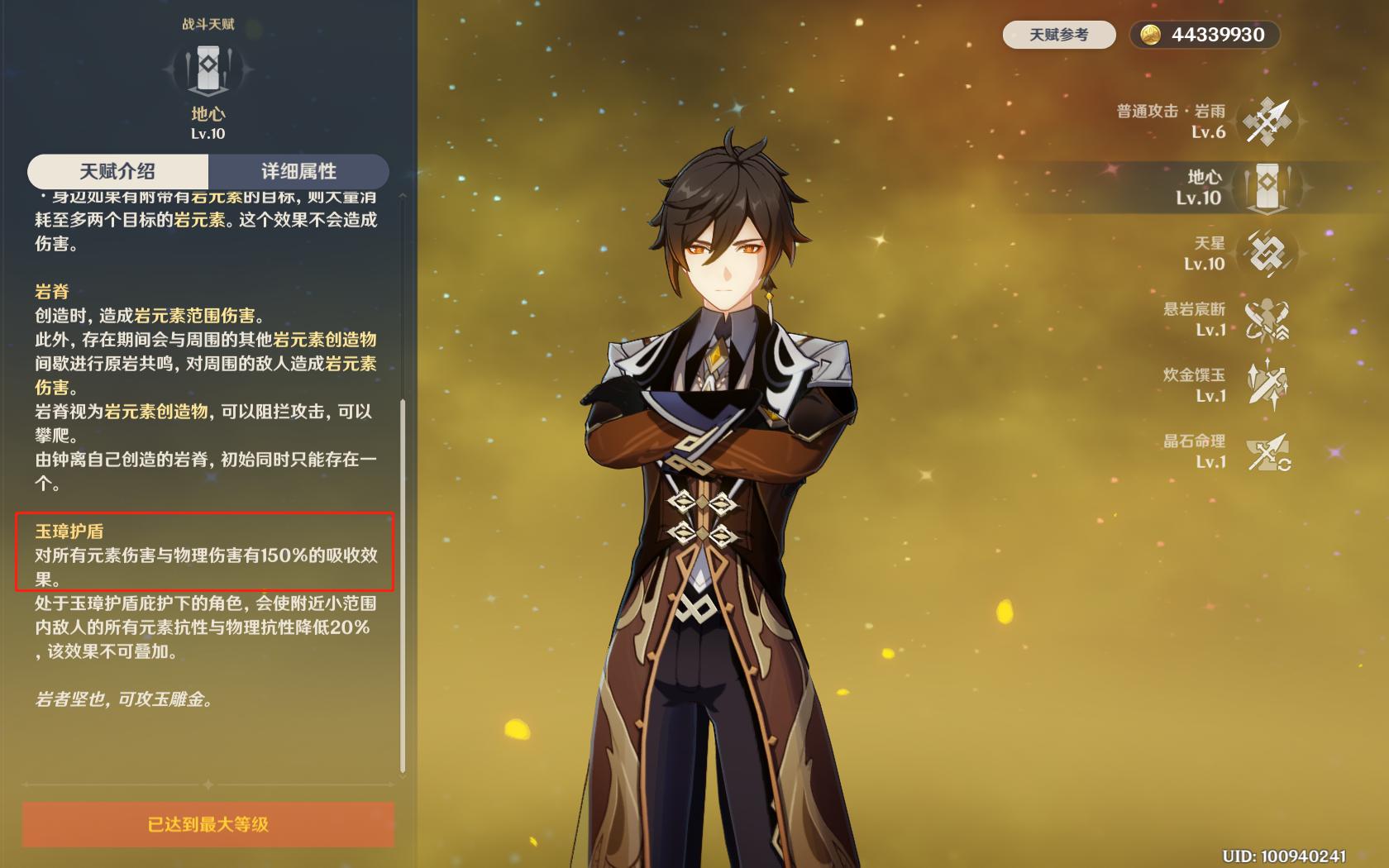Screen dimensions: 1389x868
Task: Click the 玉璋护盾 highlighted description text
Action: pos(207,550)
